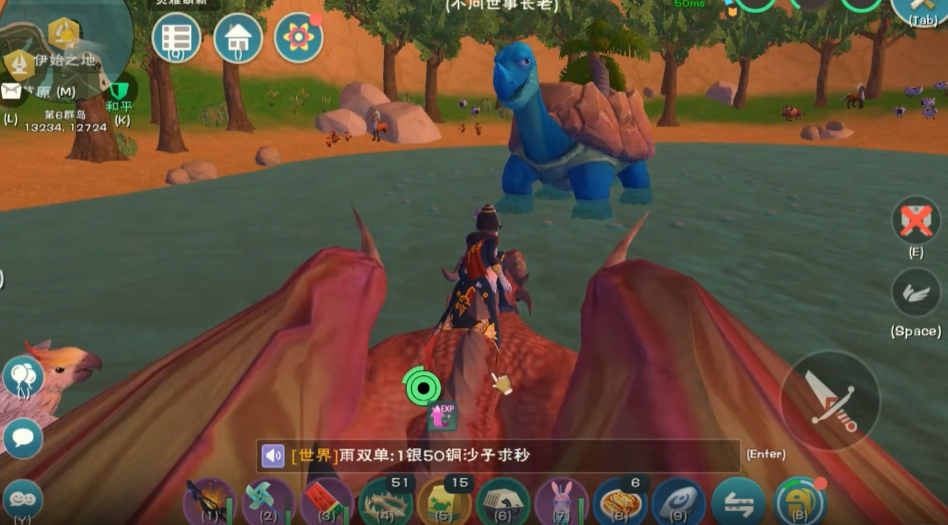Toggle the green 和平 peace mode shield
Image resolution: width=948 pixels, height=525 pixels.
pyautogui.click(x=121, y=93)
